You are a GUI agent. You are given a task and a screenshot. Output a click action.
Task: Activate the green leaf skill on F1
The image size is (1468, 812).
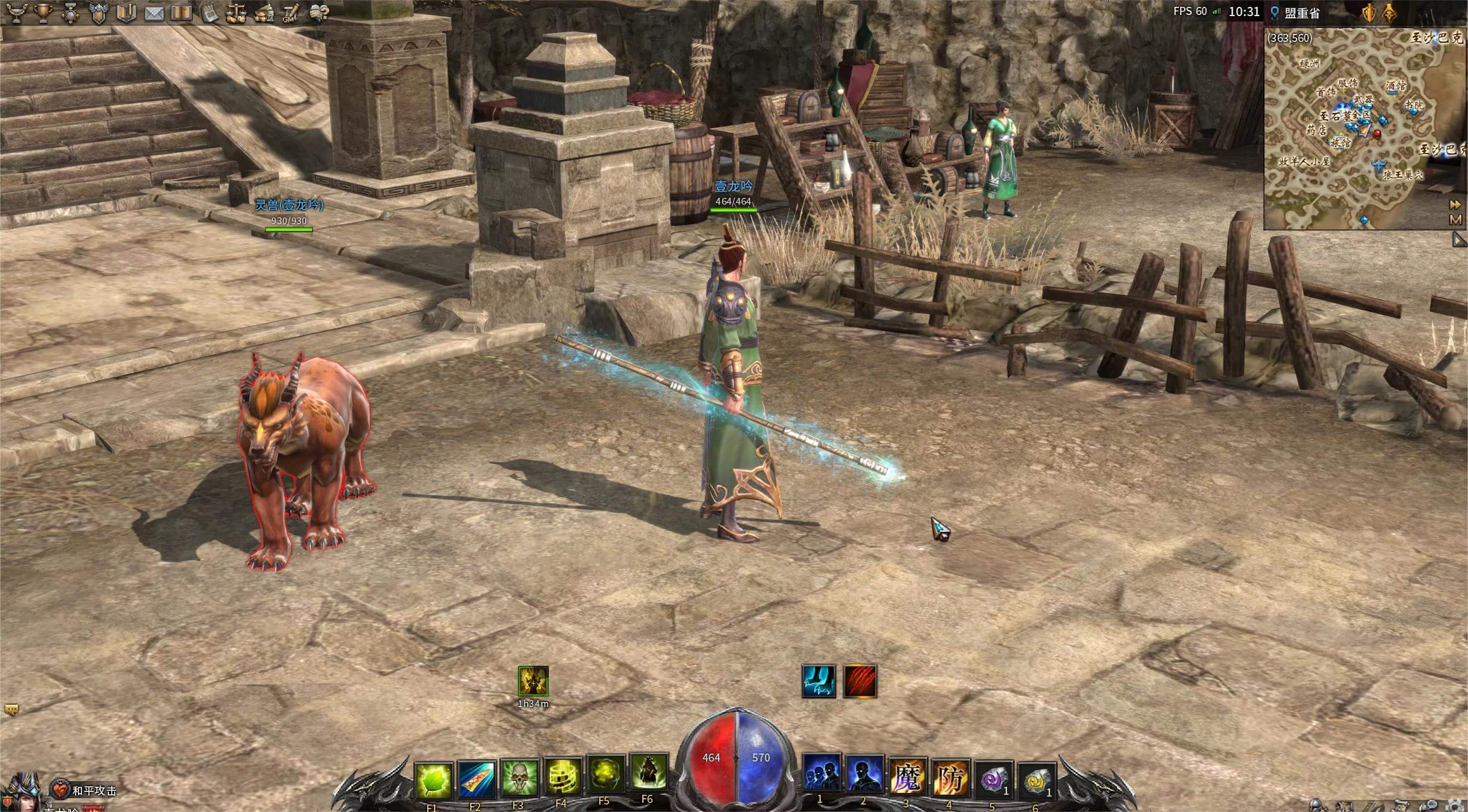click(432, 780)
